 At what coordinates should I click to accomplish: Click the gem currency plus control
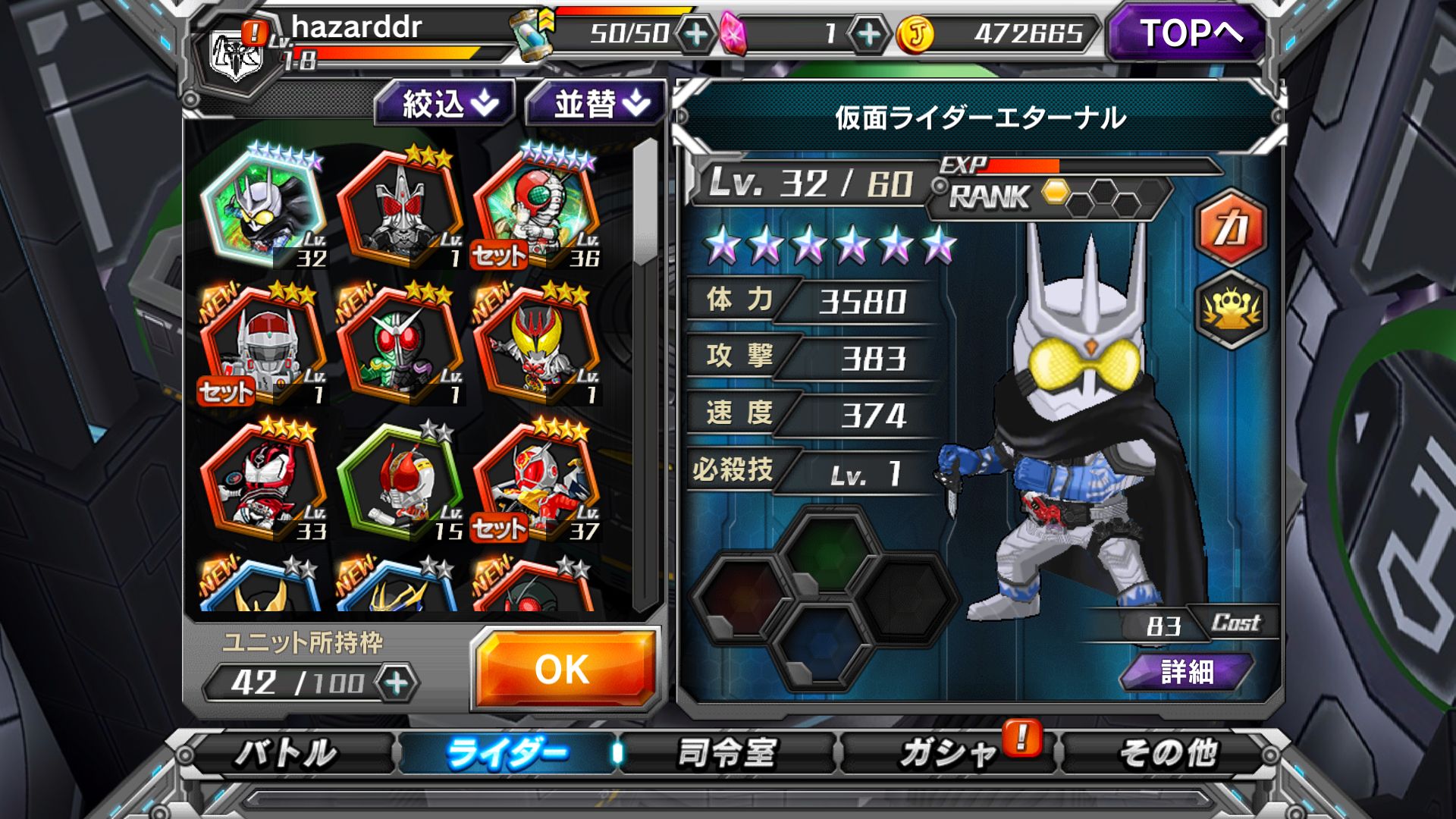click(869, 32)
